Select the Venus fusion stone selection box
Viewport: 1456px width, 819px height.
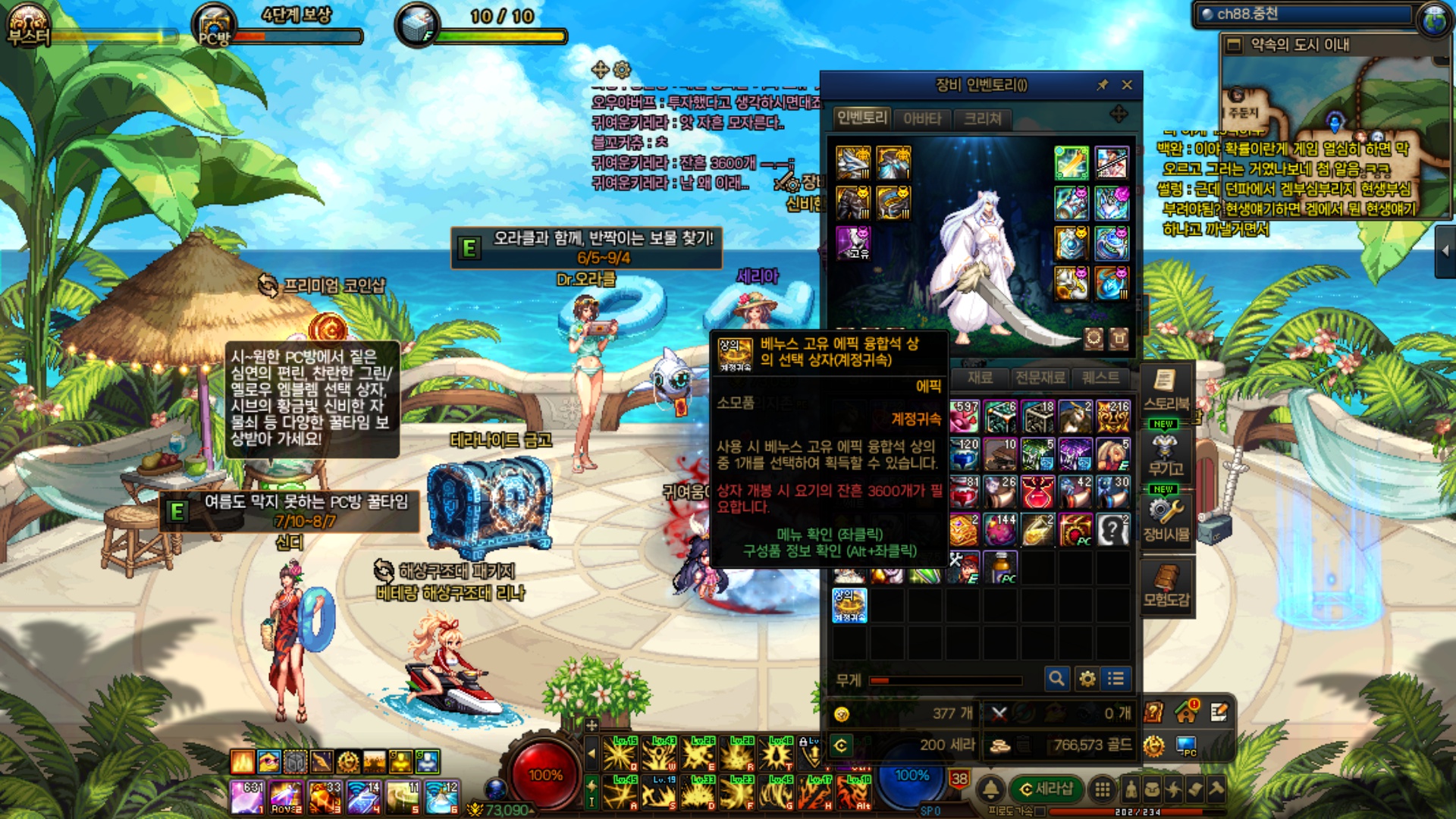point(849,606)
